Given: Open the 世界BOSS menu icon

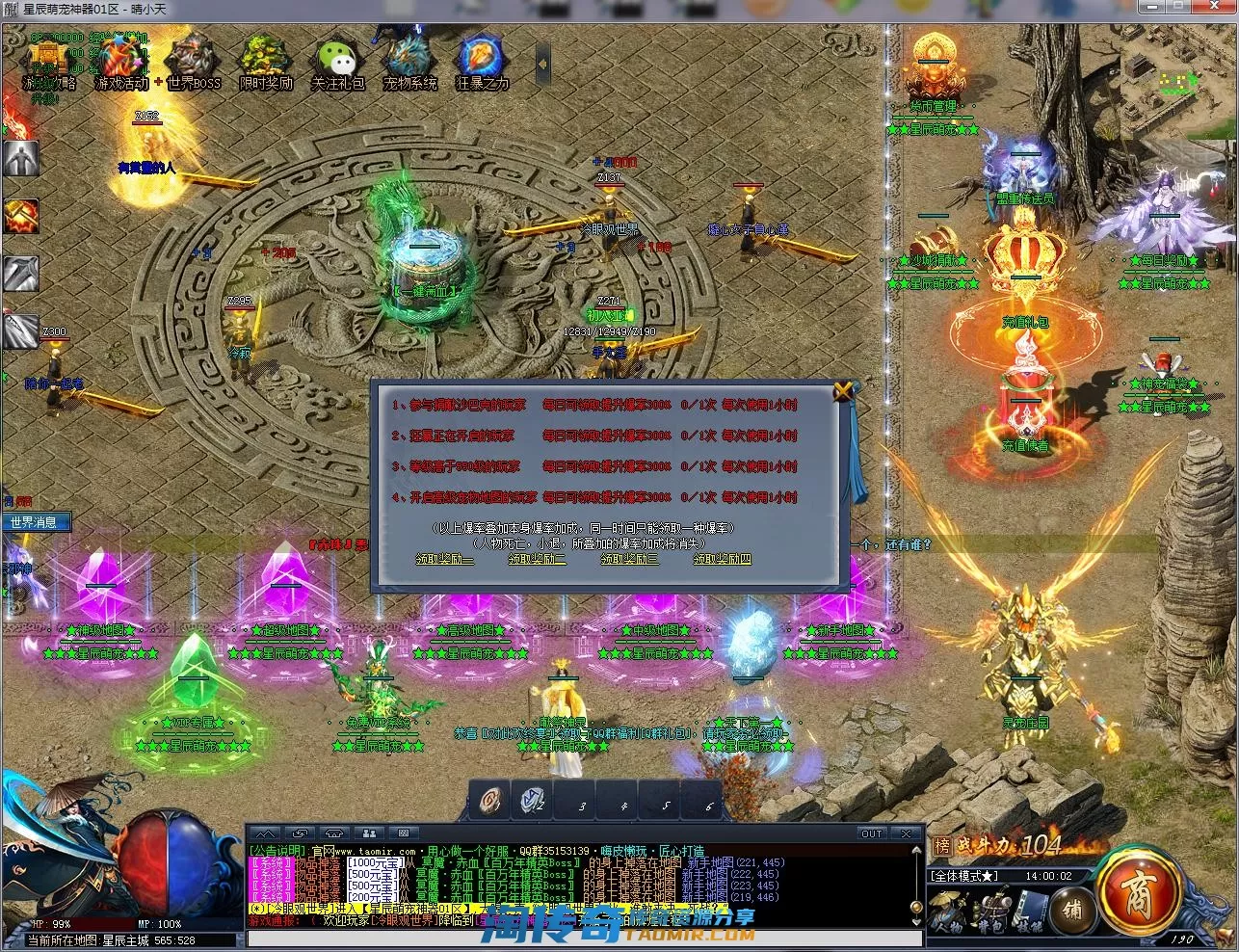Looking at the screenshot, I should click(193, 62).
